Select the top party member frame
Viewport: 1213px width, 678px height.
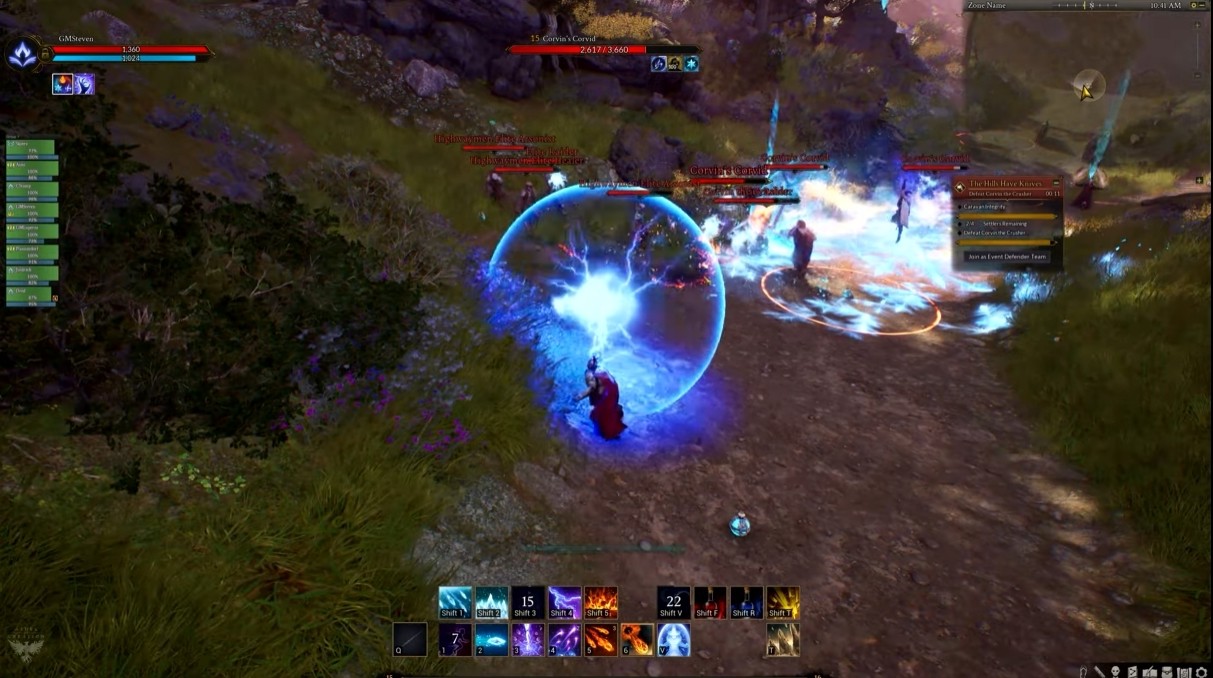[32, 146]
